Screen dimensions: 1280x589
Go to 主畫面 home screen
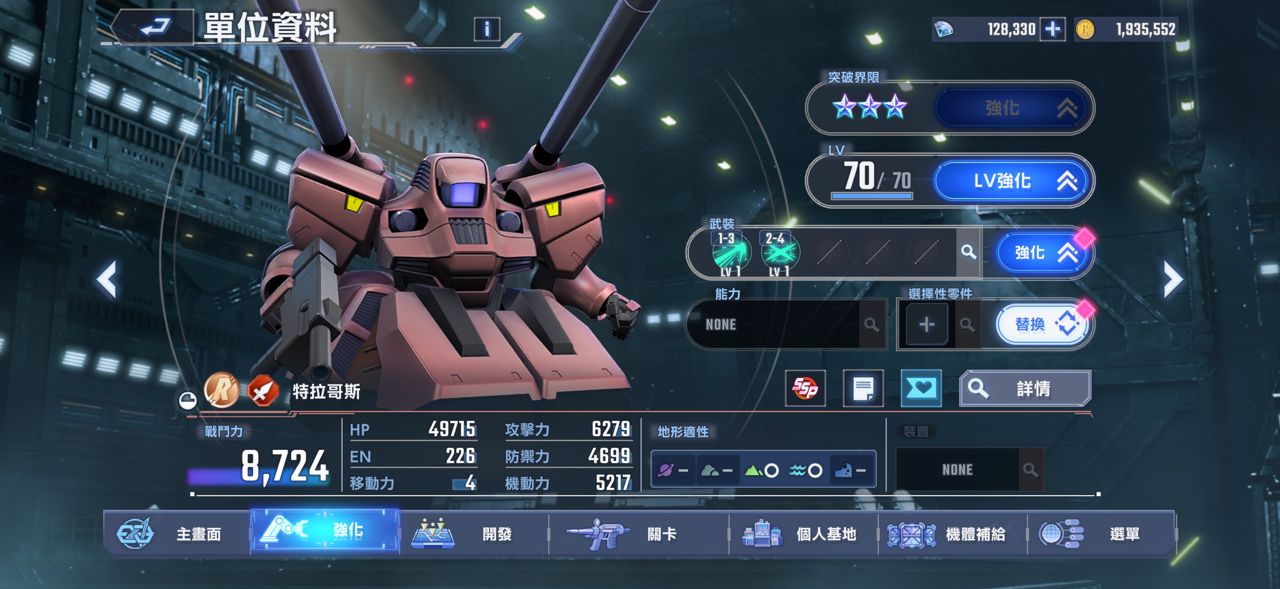(177, 534)
